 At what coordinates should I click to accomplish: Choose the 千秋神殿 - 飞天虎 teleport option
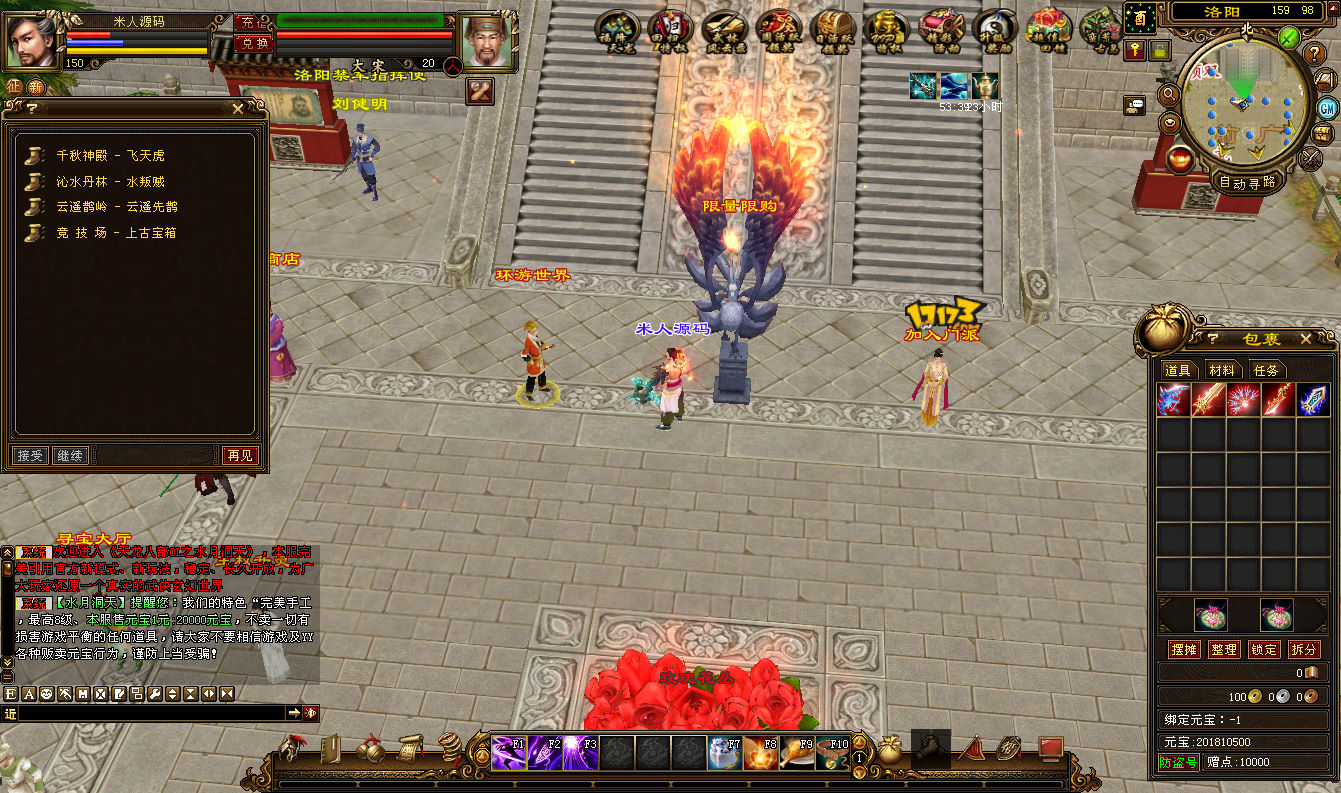110,156
